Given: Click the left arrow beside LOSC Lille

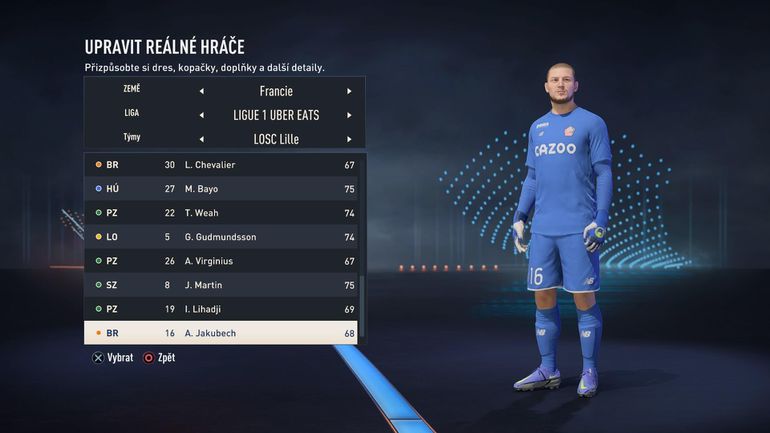Looking at the screenshot, I should 202,139.
